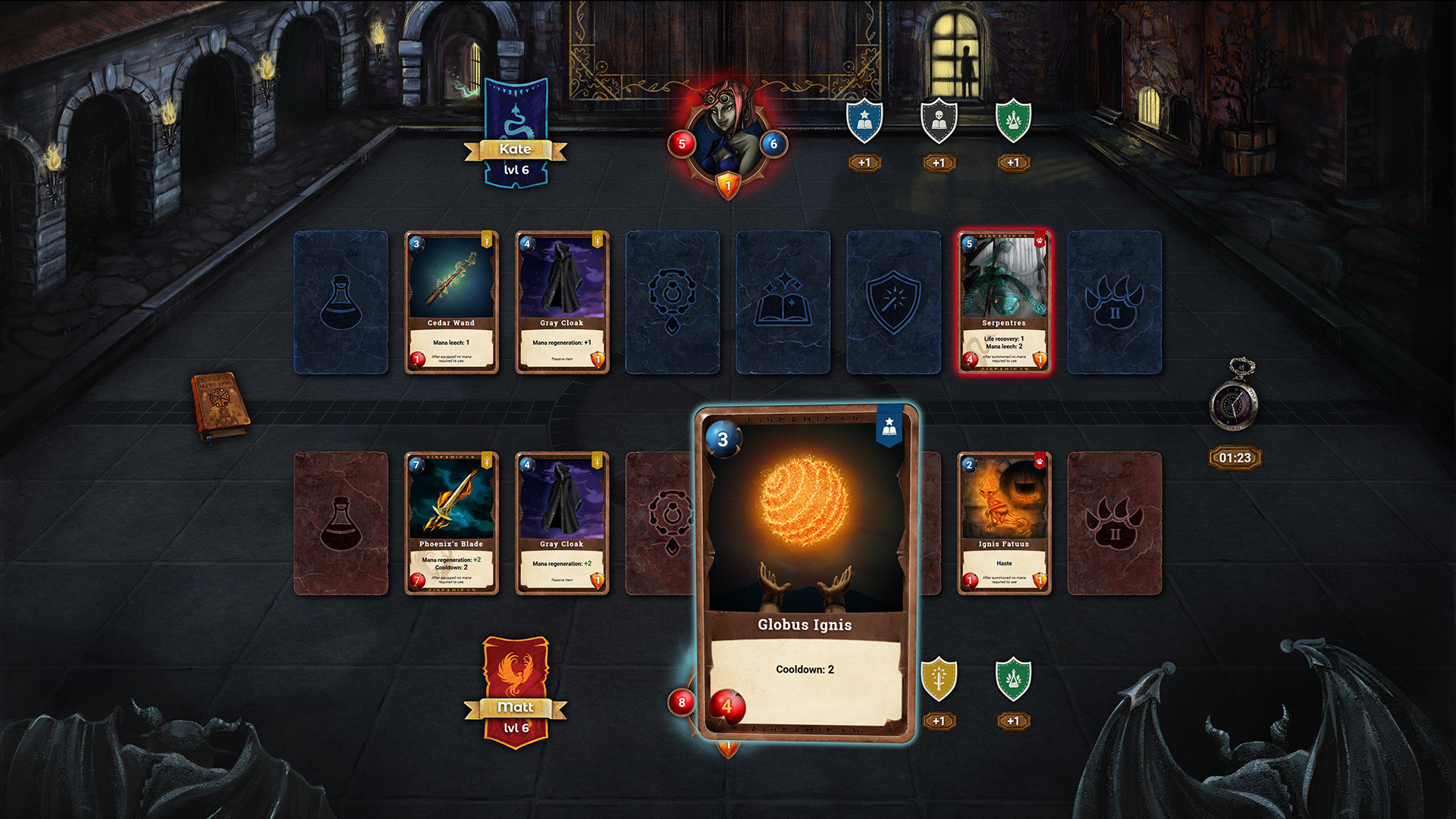1456x819 pixels.
Task: Click the Cedar Wand card
Action: [452, 301]
